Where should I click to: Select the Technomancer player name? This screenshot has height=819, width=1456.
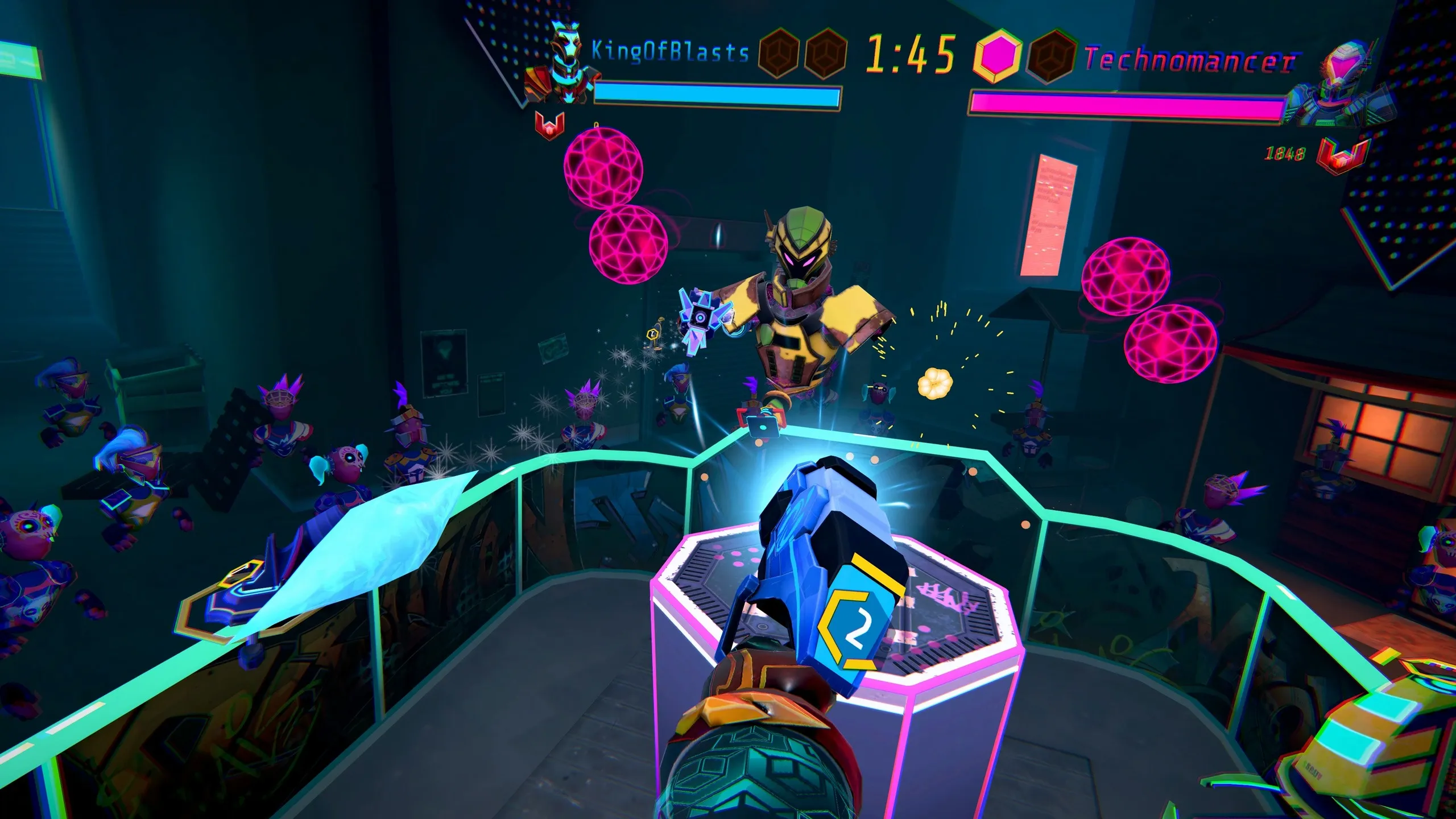pyautogui.click(x=1190, y=60)
